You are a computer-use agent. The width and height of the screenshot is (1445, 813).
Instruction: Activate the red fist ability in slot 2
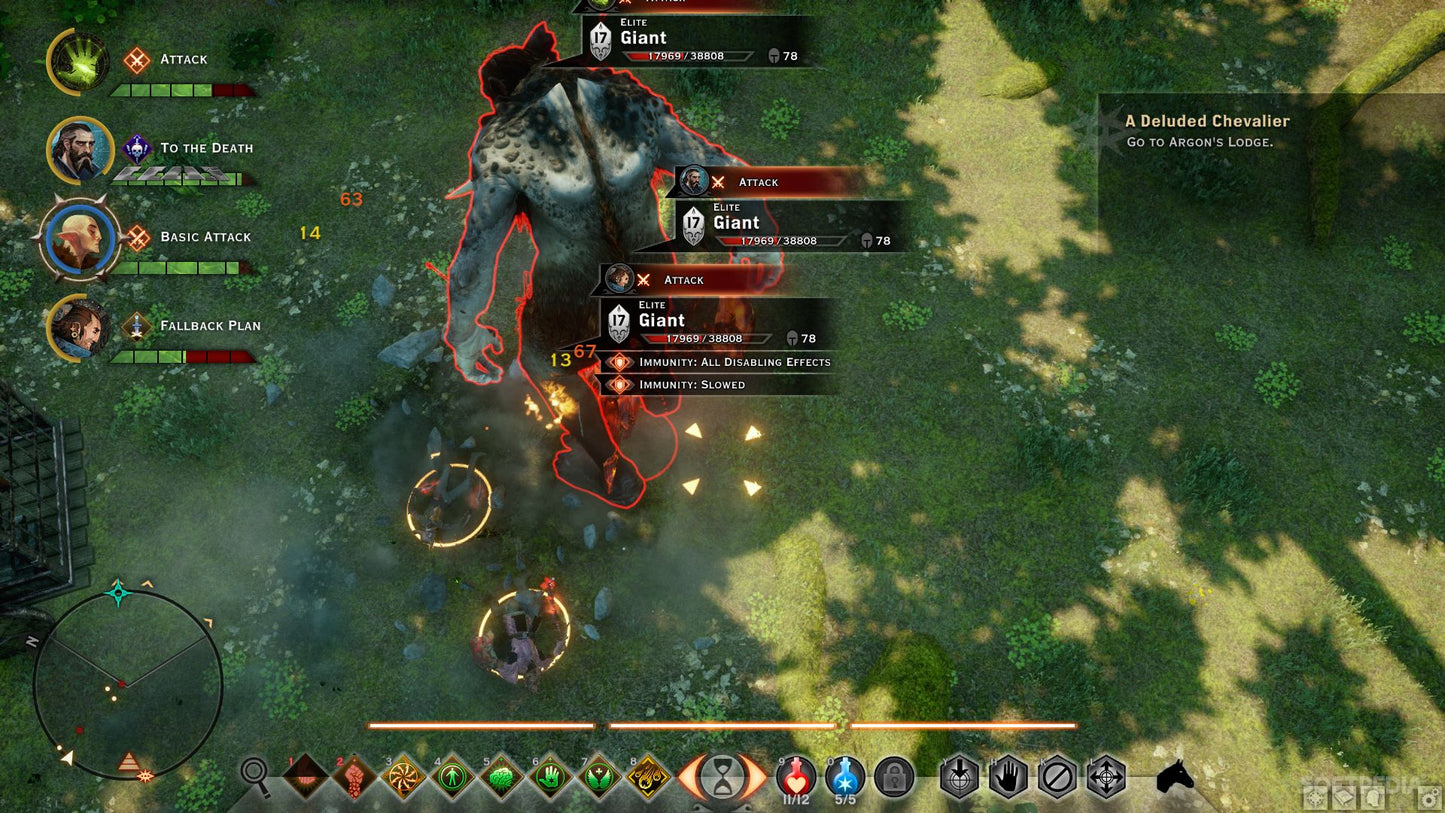click(x=355, y=777)
